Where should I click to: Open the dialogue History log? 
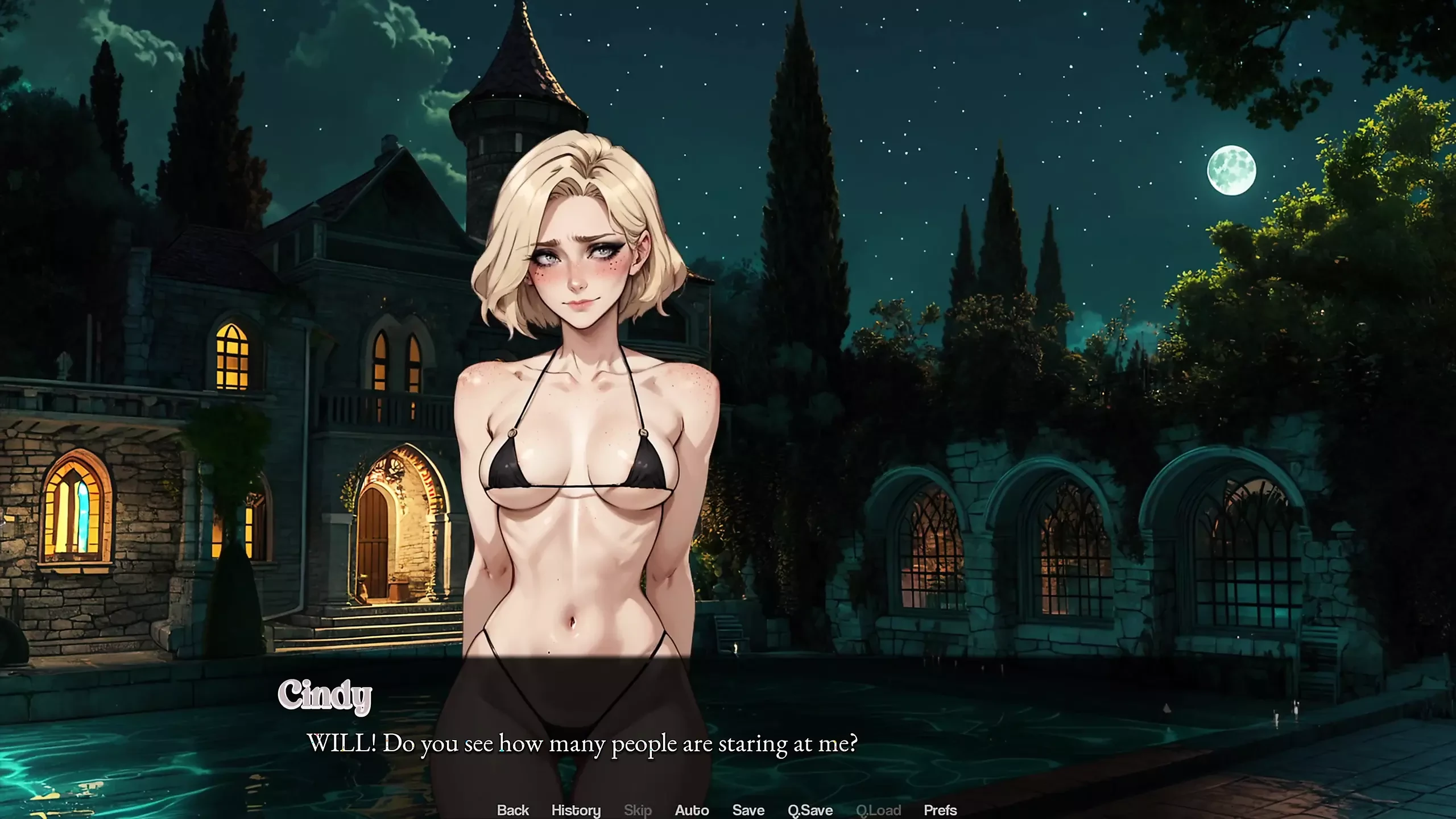tap(576, 810)
